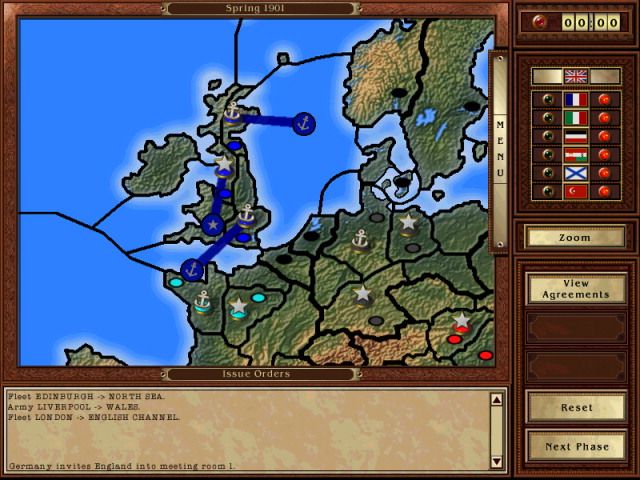640x480 pixels.
Task: Toggle the dark button left of Italian flag
Action: pos(546,118)
